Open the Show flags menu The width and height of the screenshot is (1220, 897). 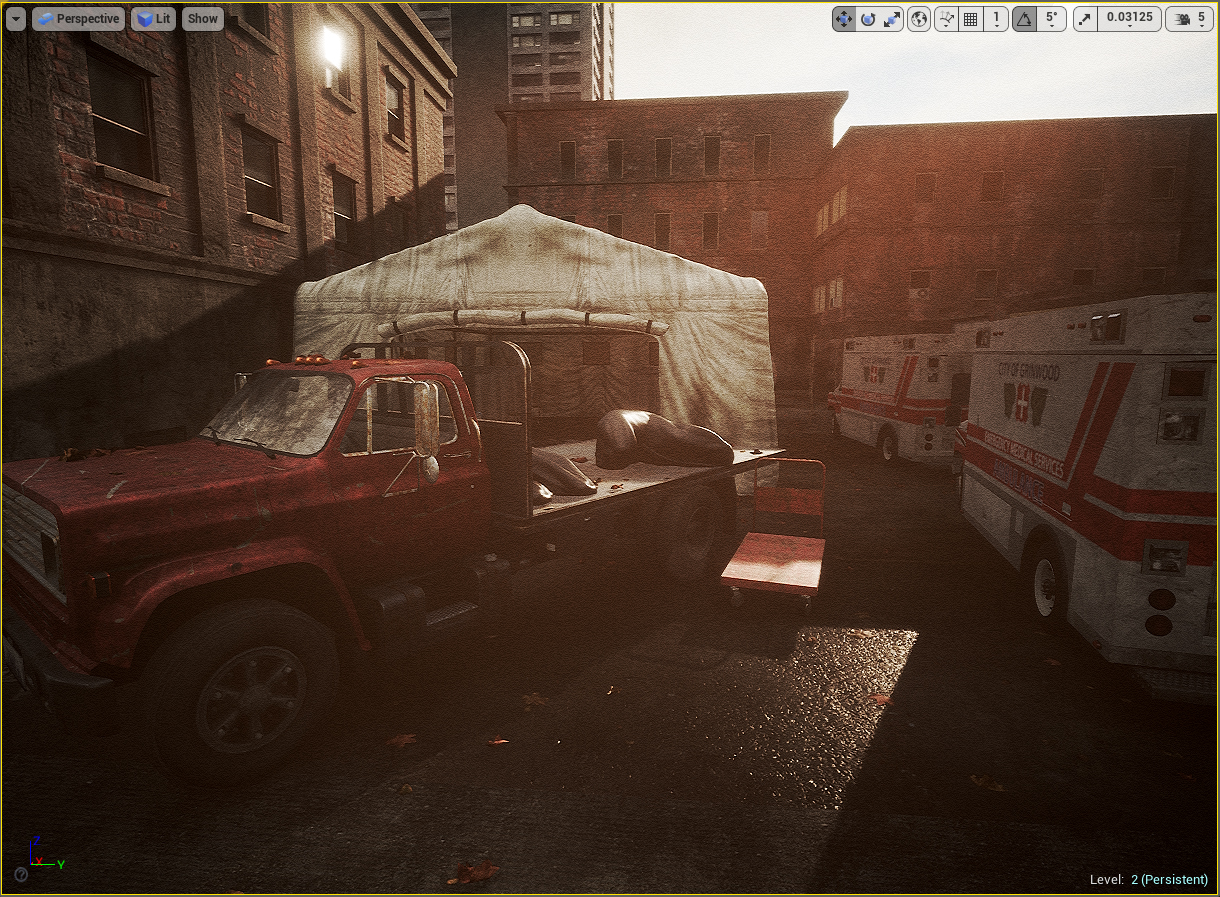[x=203, y=18]
